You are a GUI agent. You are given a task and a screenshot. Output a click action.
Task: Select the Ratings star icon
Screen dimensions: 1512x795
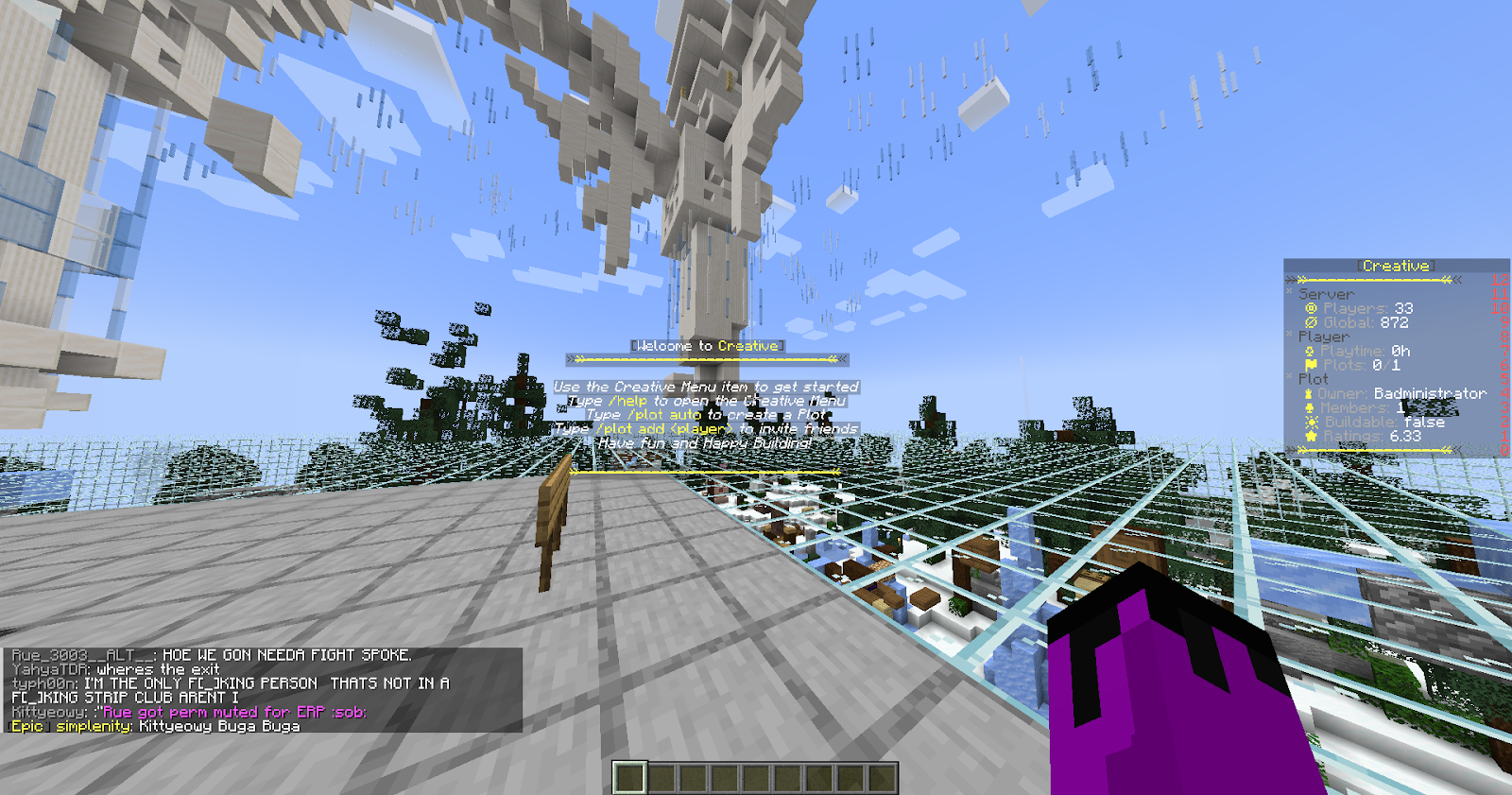1310,435
